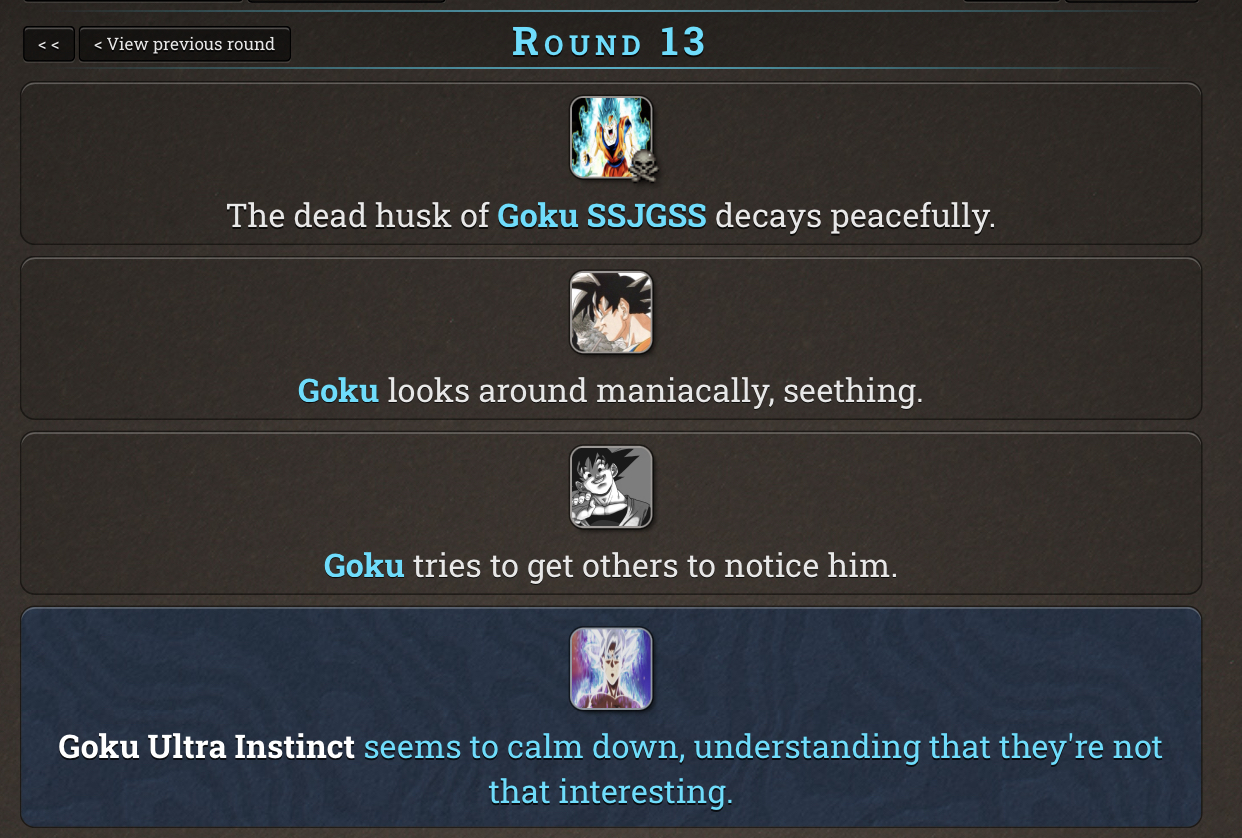The height and width of the screenshot is (838, 1242).
Task: Click the color Goku side-profile portrait
Action: pyautogui.click(x=611, y=312)
